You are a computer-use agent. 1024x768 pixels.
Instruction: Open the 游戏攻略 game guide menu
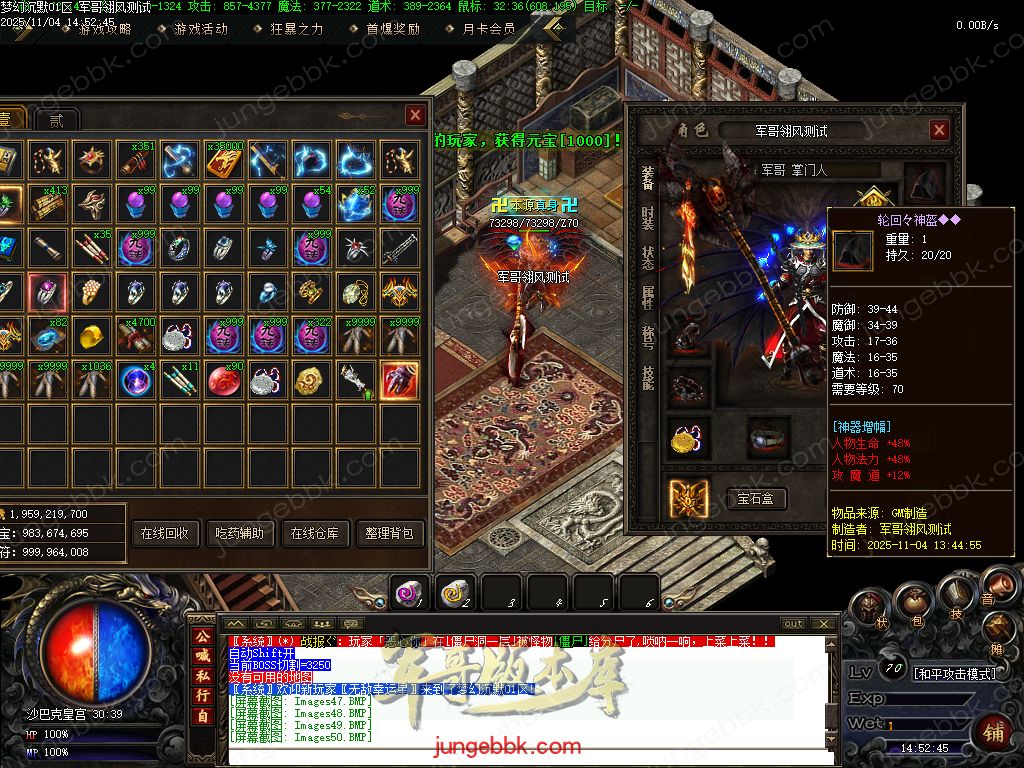(x=104, y=29)
